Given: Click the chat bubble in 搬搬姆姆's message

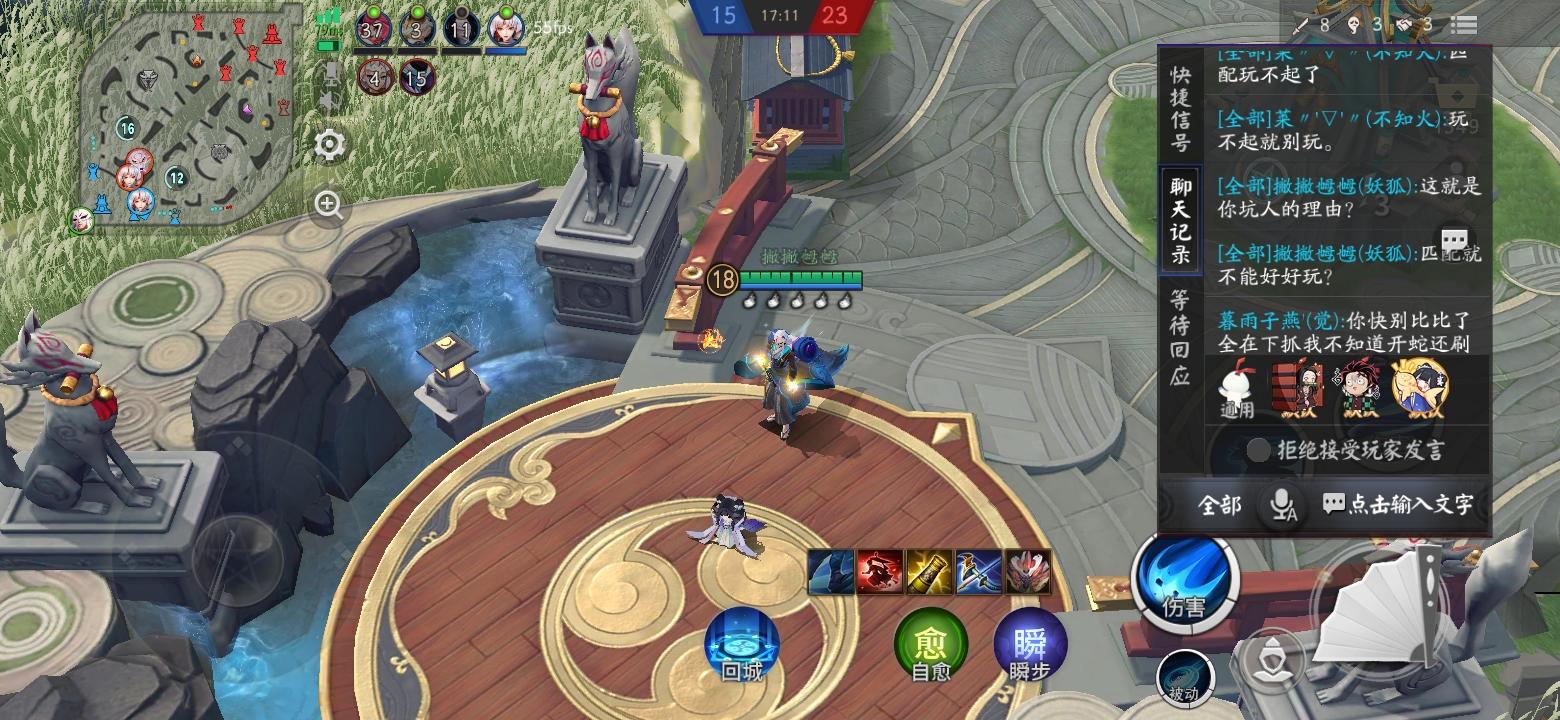Looking at the screenshot, I should click(1455, 240).
